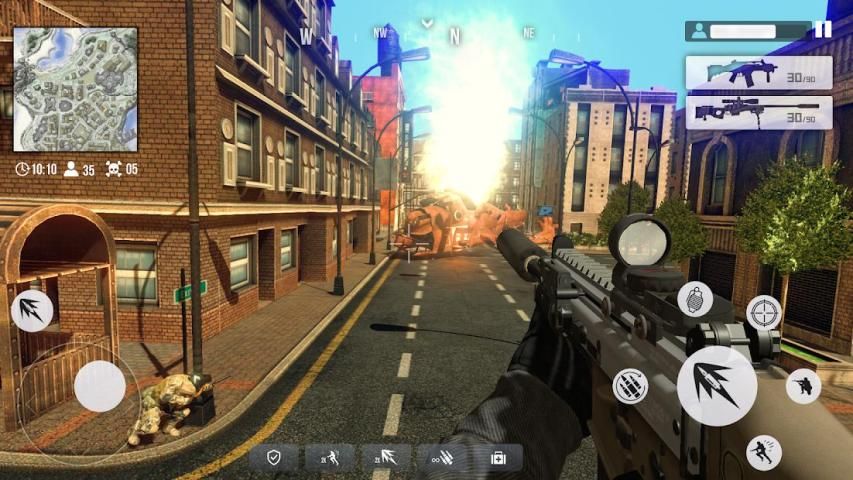Use the 2x speed booster

pyautogui.click(x=329, y=458)
